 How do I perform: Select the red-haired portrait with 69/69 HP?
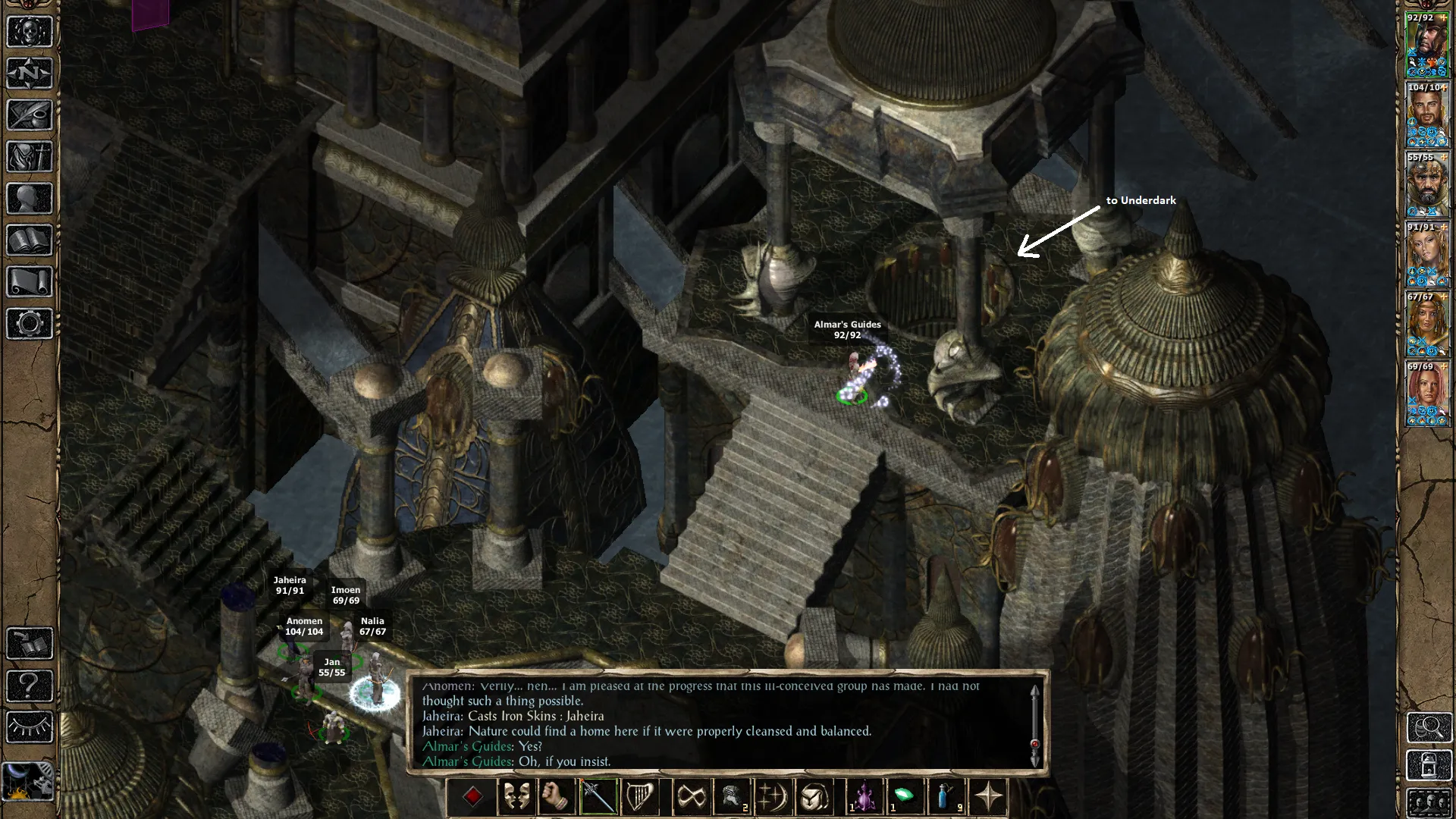1426,394
